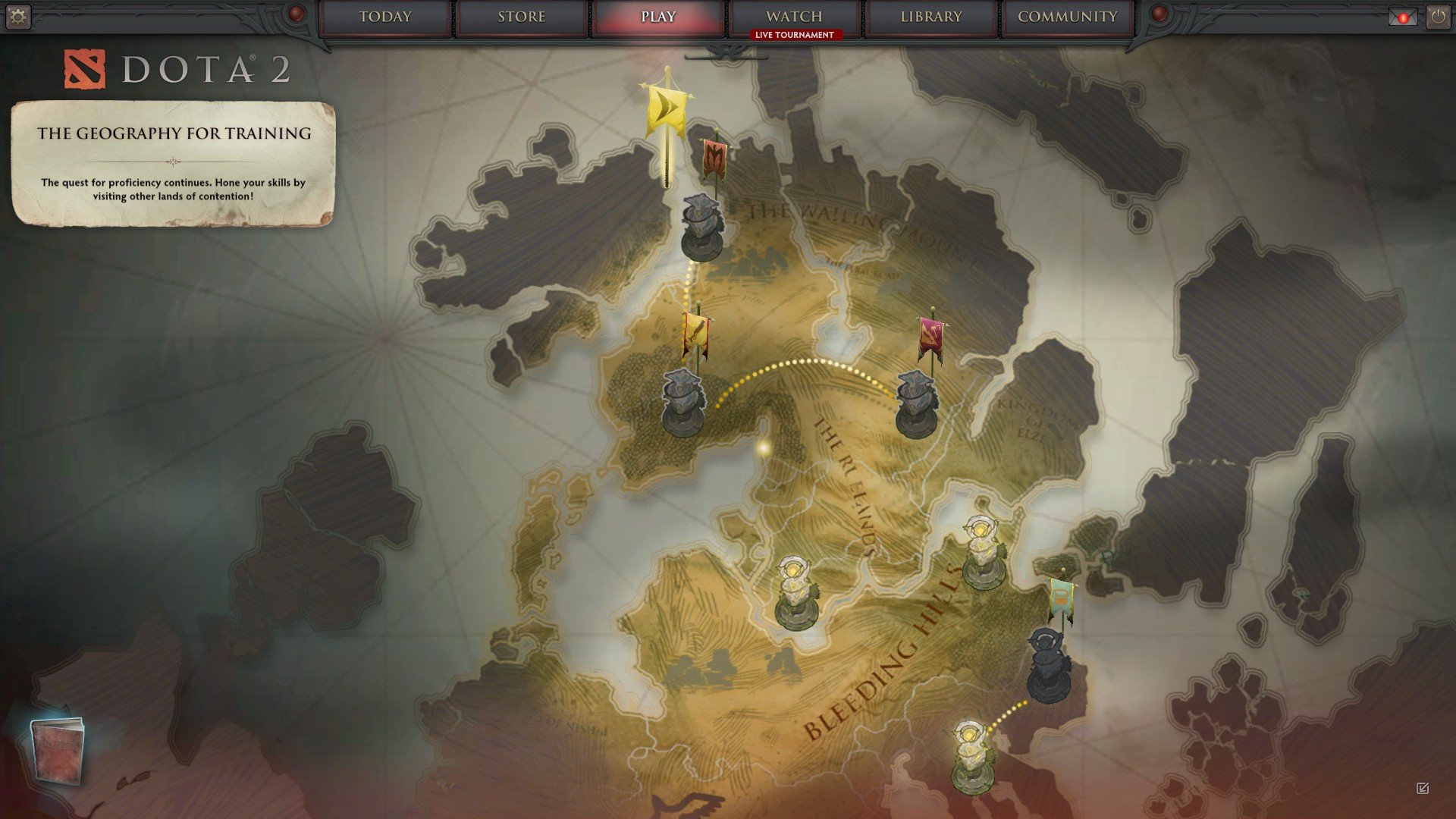Switch to the WATCH tab

793,16
